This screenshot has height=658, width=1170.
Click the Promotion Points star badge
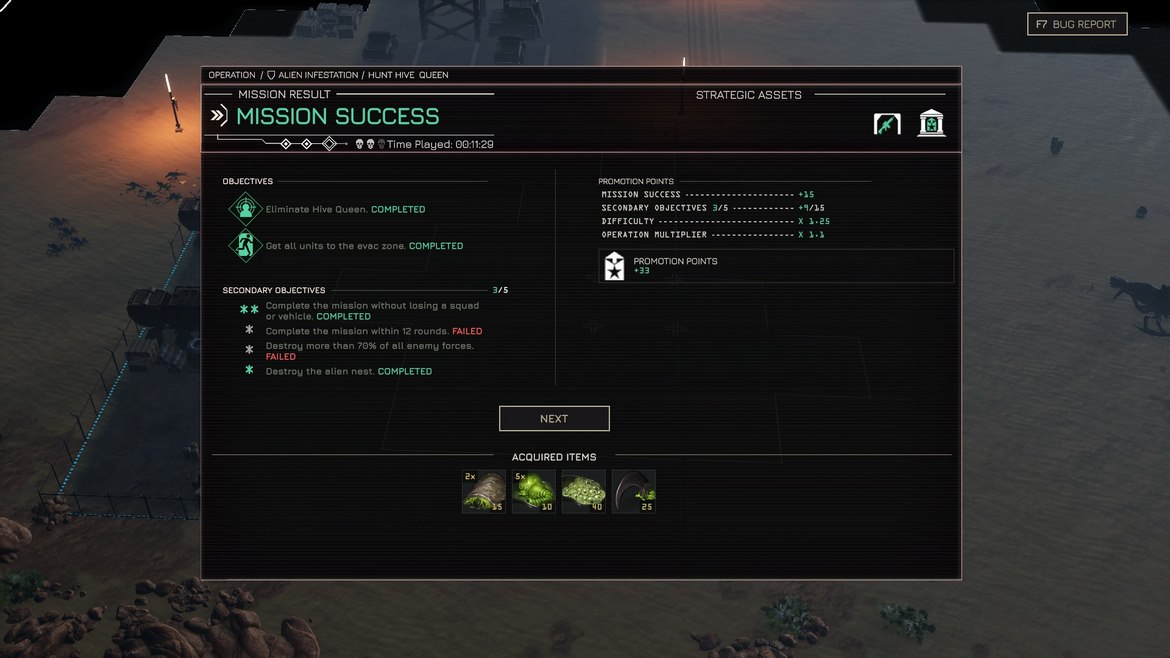click(x=615, y=266)
